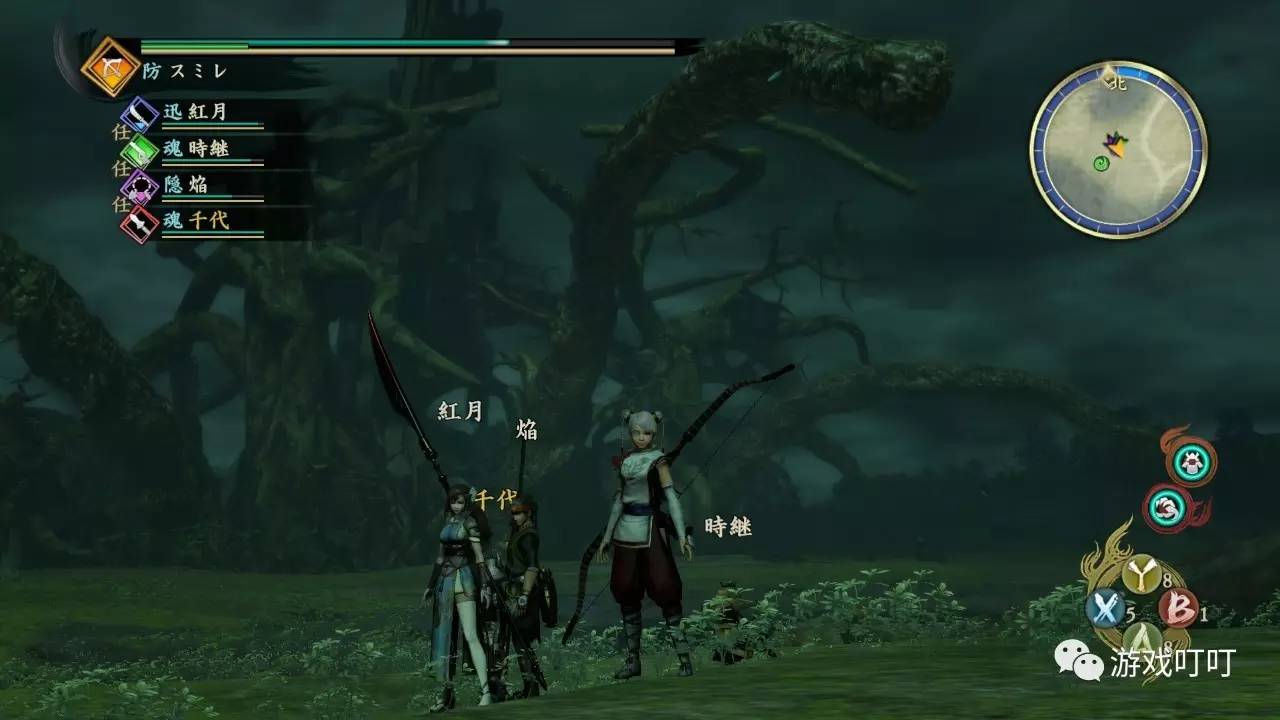Image resolution: width=1280 pixels, height=720 pixels.
Task: Choose party member 紅月 in the party list
Action: [196, 112]
